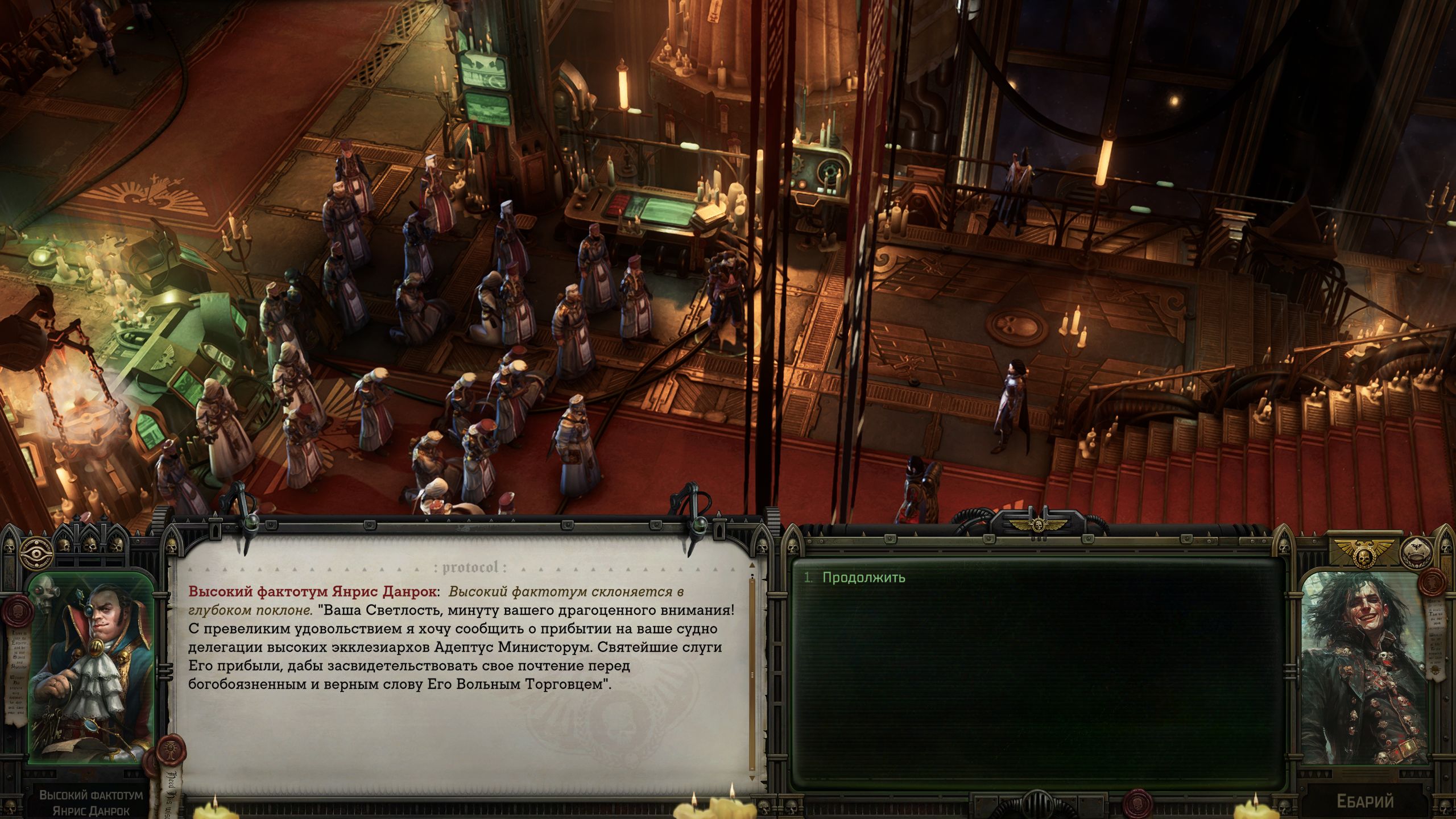Screen dimensions: 1456x819
Task: Toggle the eye icon above the speaker portrait
Action: pyautogui.click(x=36, y=552)
